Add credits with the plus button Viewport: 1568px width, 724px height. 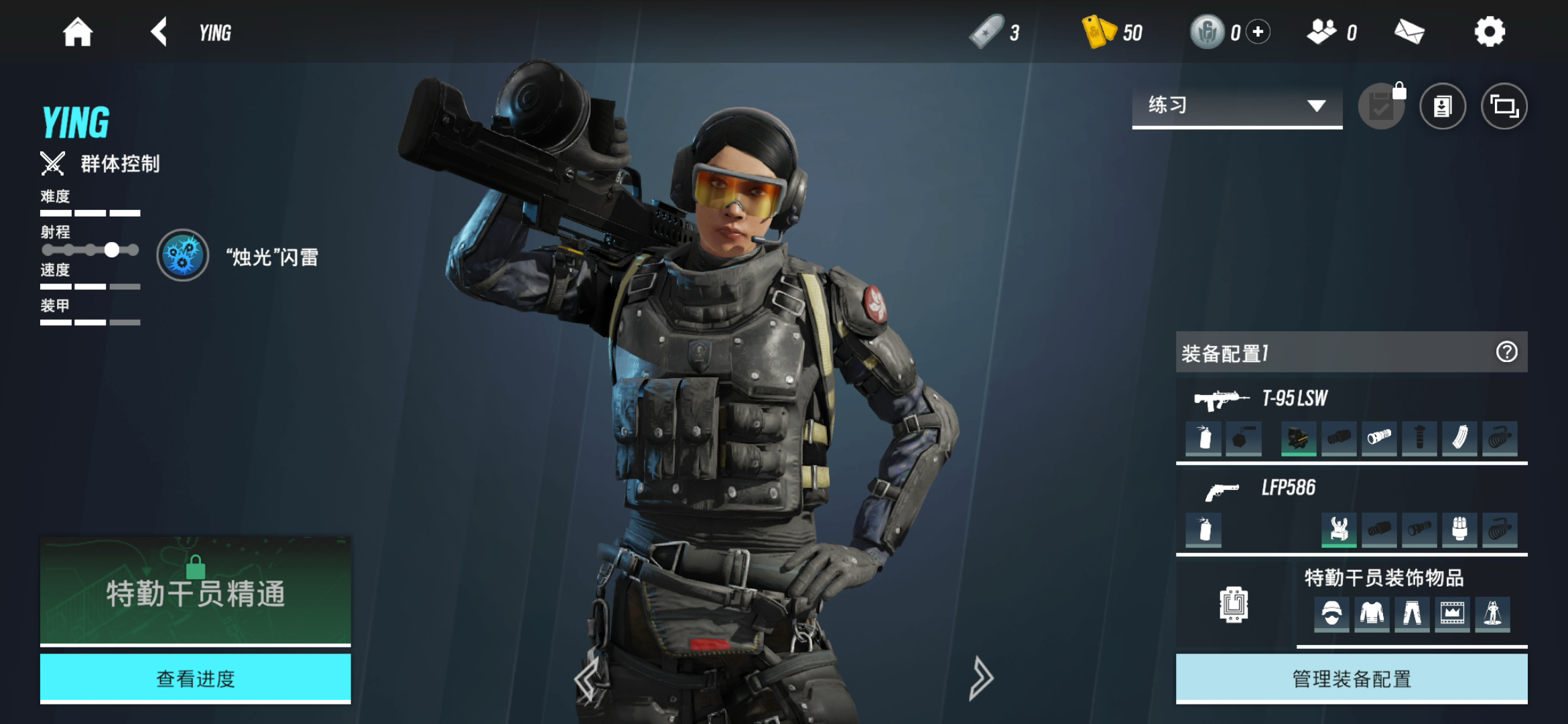coord(1258,32)
